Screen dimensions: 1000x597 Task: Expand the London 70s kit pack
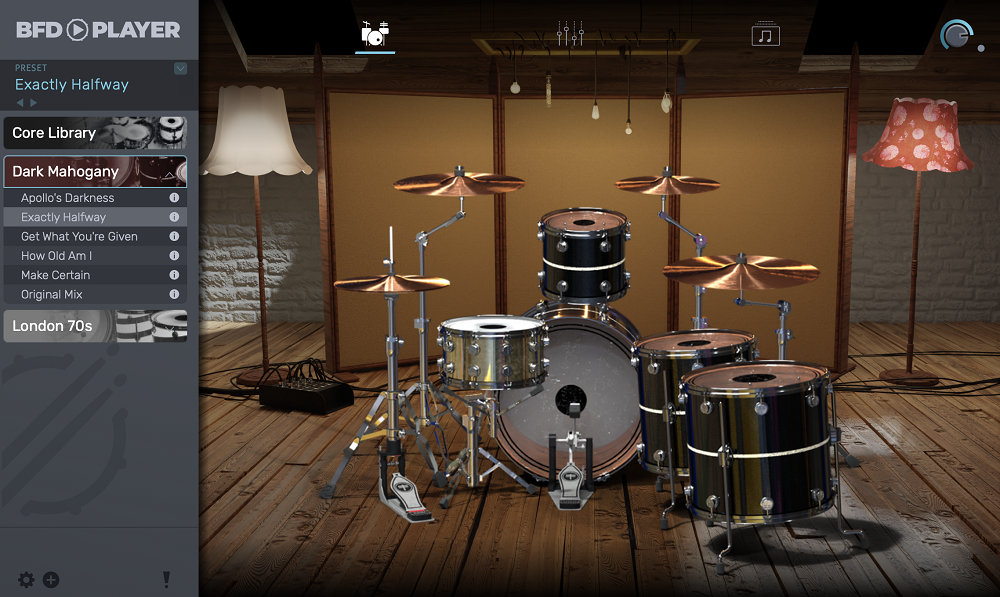pos(95,326)
